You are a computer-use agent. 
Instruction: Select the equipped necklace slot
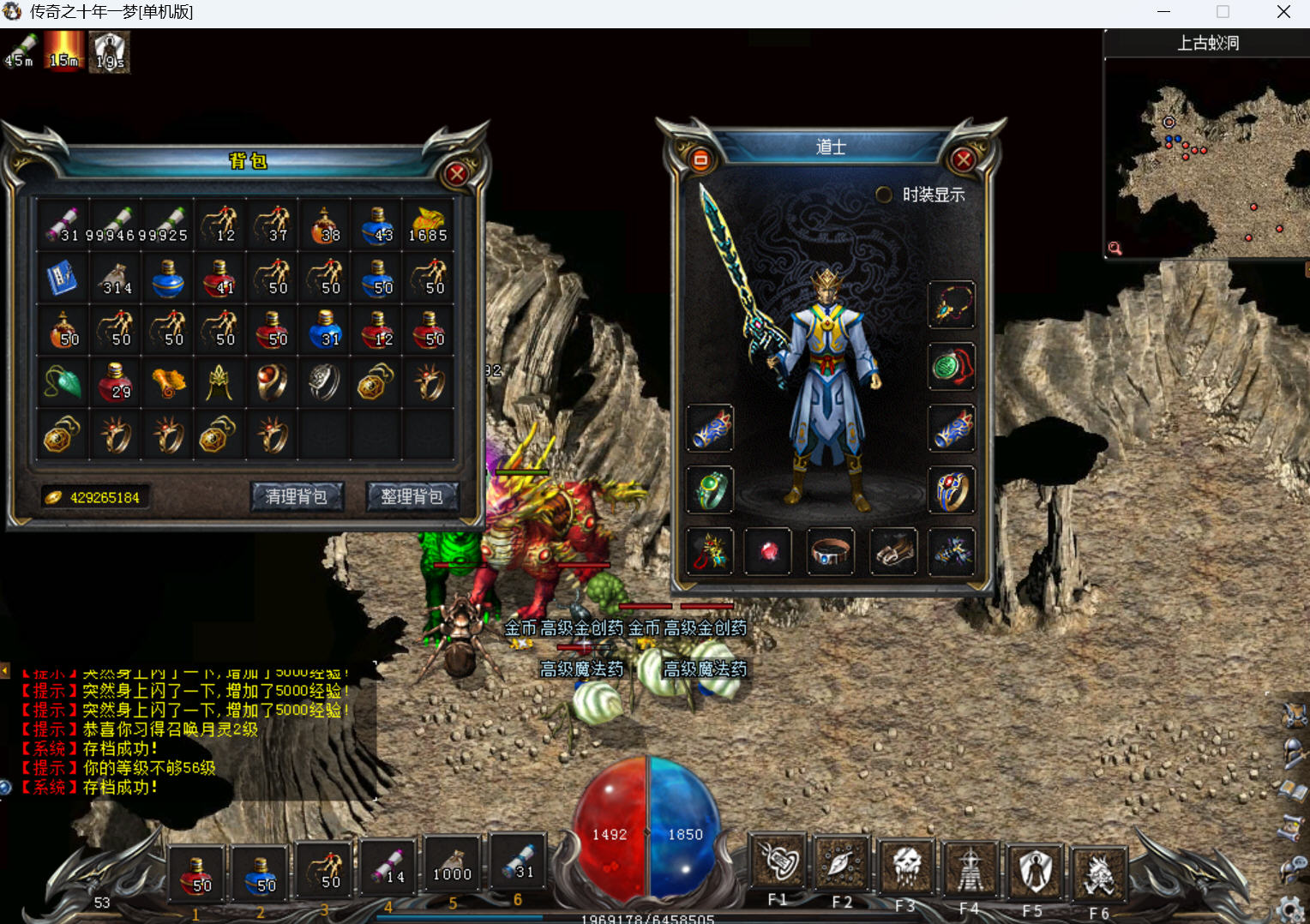952,304
